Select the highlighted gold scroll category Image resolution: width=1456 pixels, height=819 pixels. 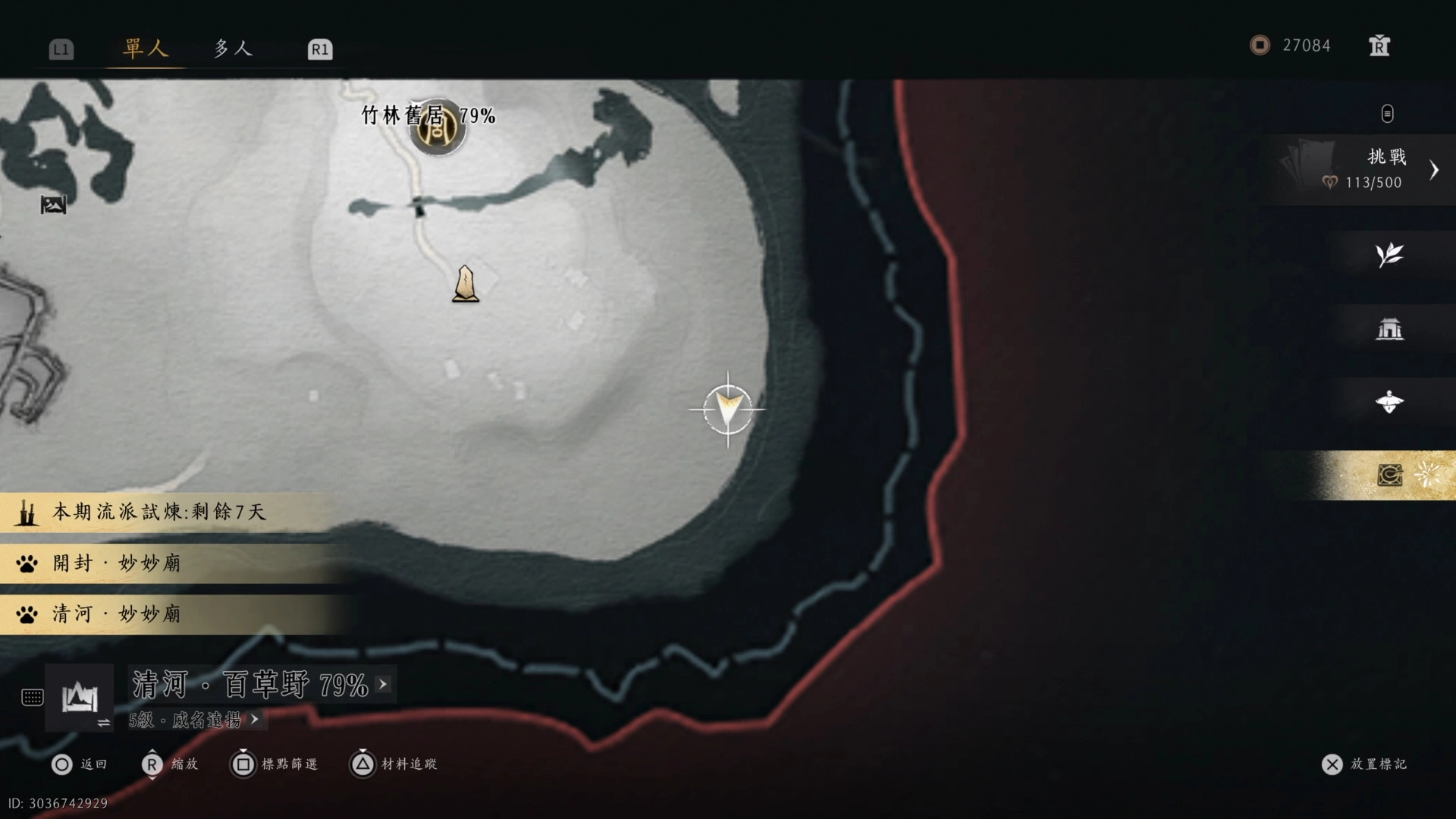pos(1390,475)
